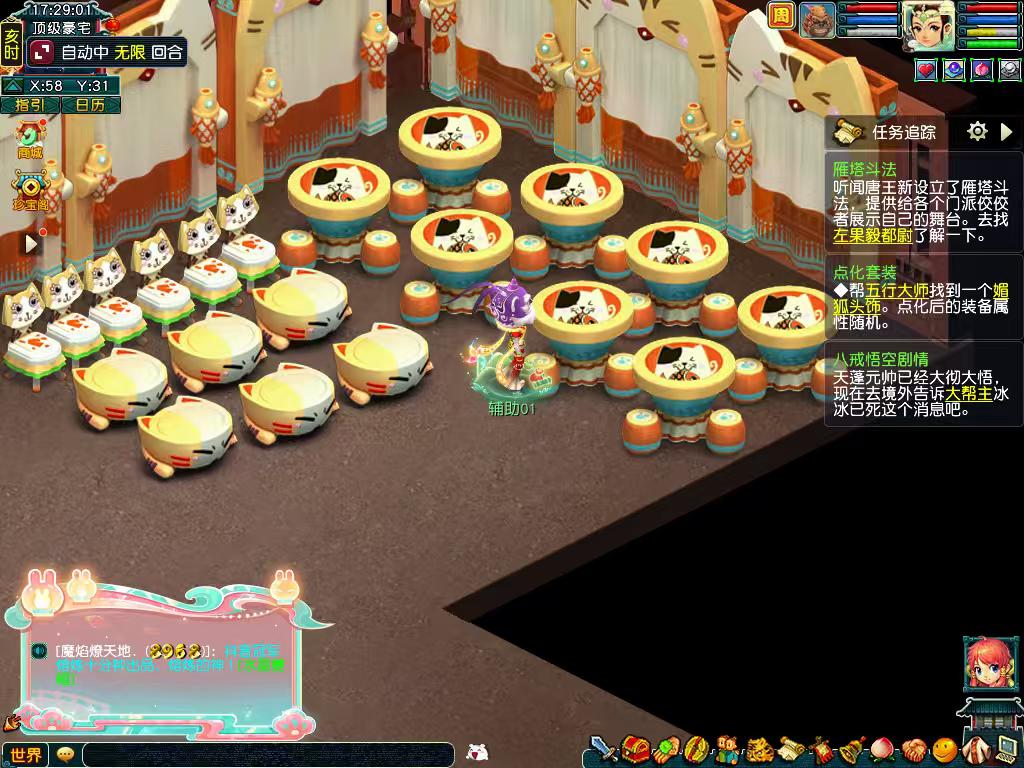Open the 珍宝阁 treasure pavilion icon

click(x=30, y=188)
